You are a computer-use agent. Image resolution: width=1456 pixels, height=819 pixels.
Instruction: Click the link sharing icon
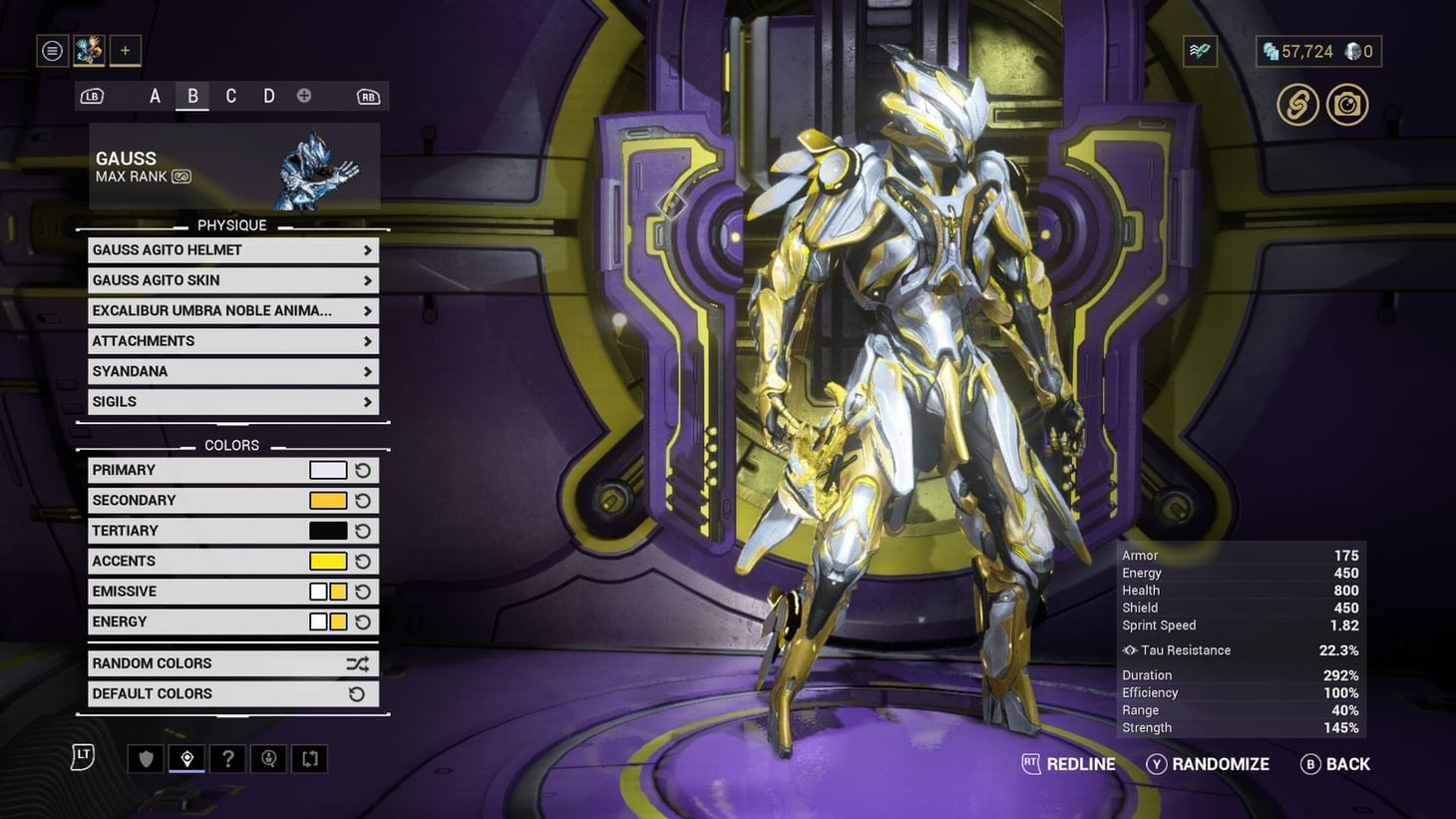tap(1297, 105)
